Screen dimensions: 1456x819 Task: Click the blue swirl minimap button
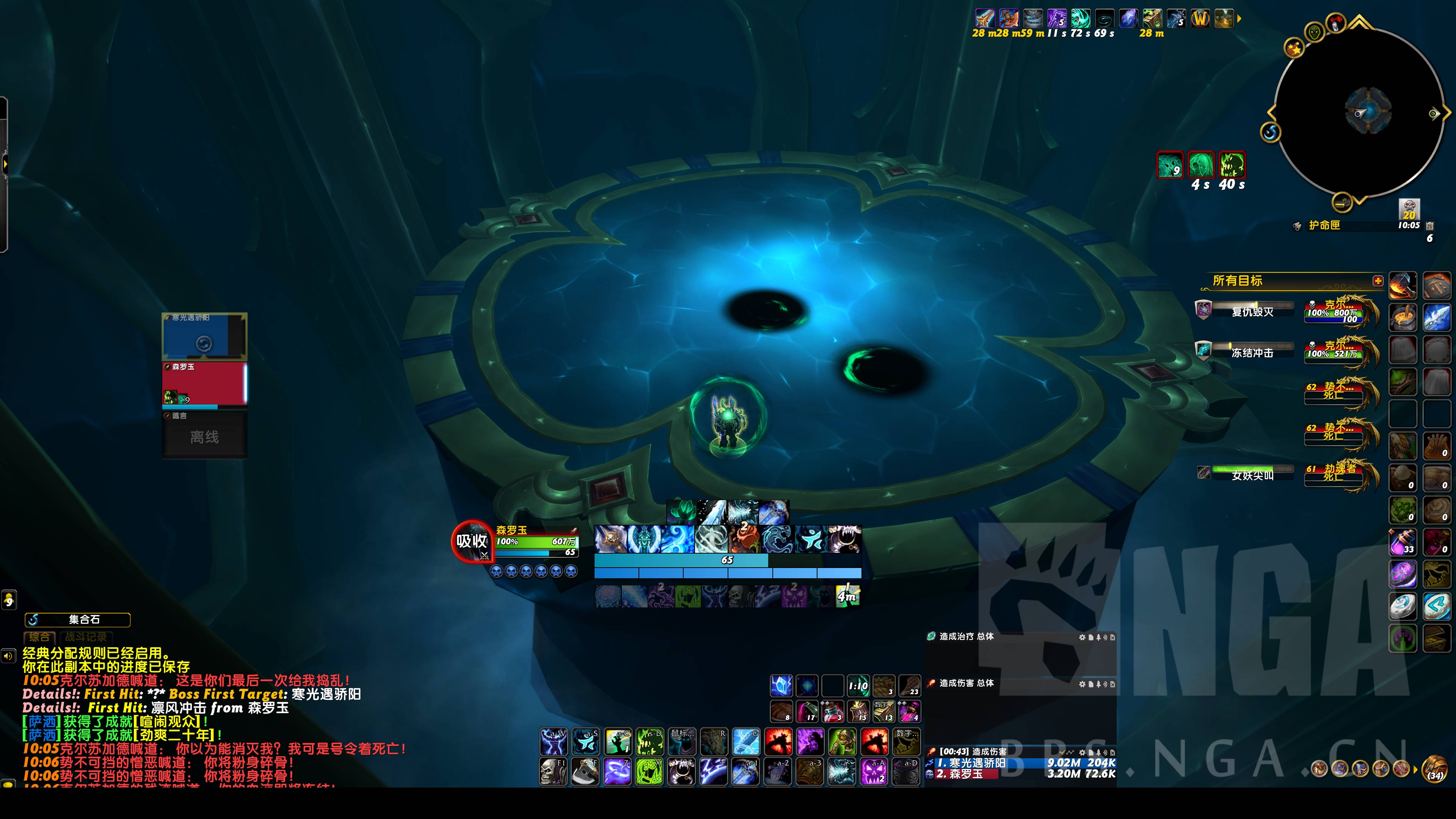pos(1271,132)
